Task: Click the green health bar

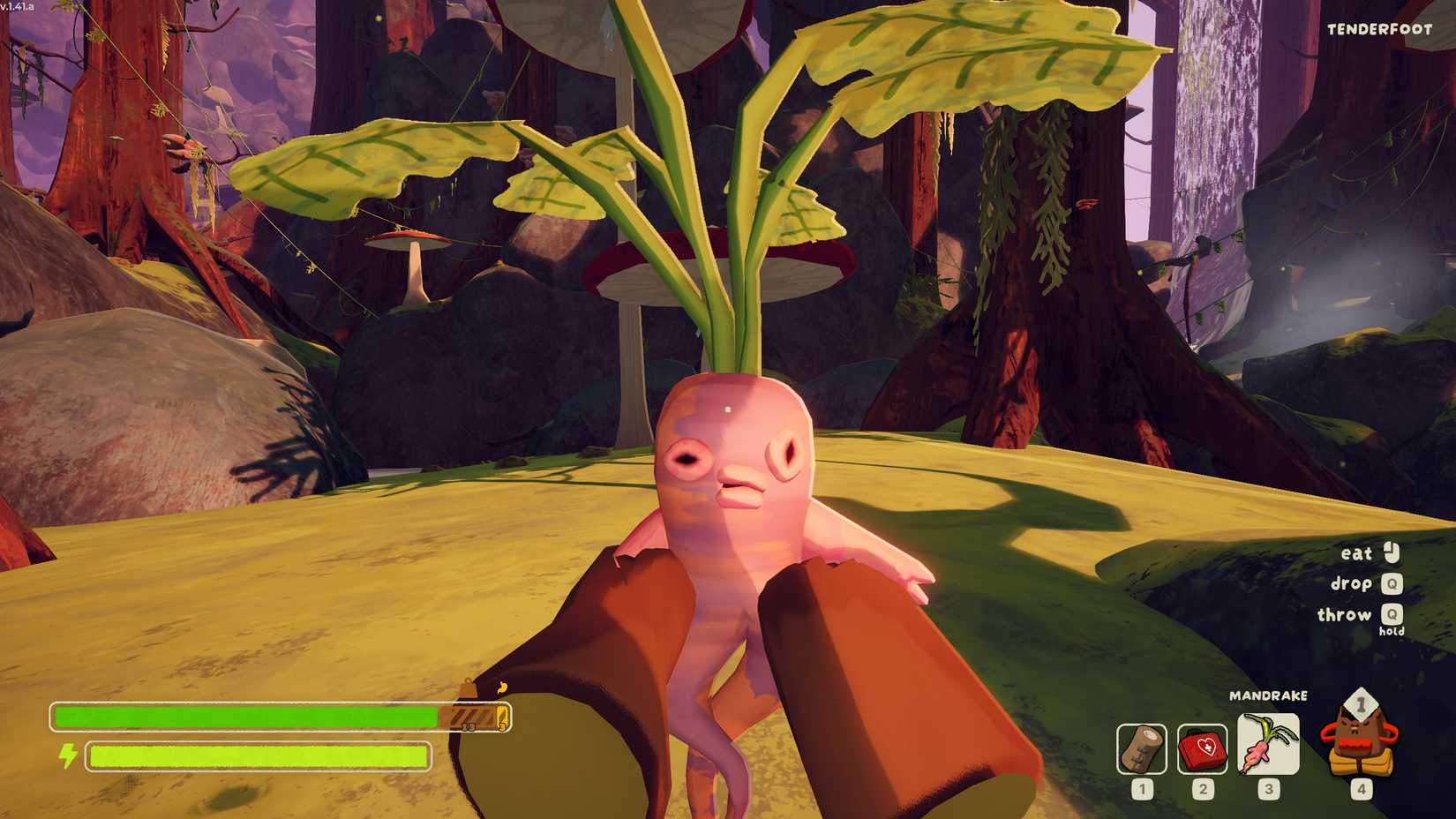Action: point(247,713)
